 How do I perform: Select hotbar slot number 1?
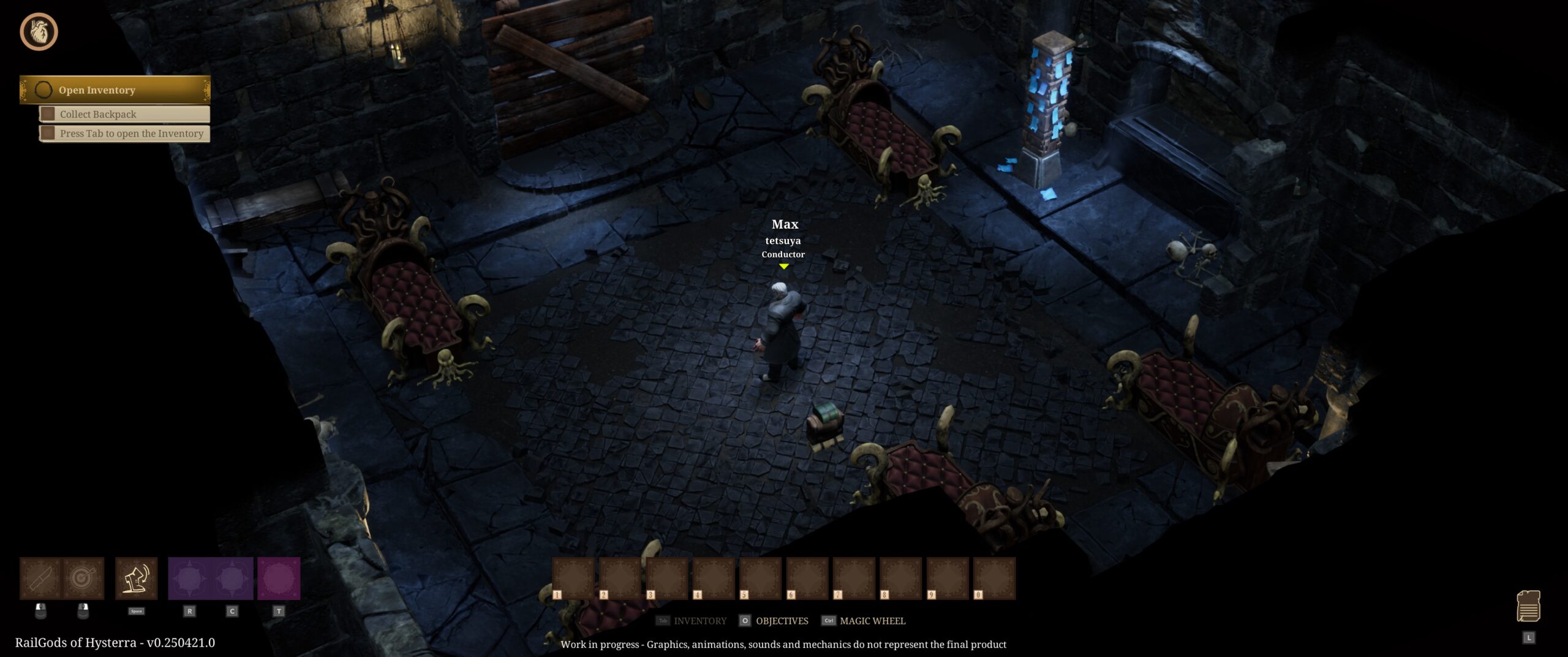coord(573,578)
